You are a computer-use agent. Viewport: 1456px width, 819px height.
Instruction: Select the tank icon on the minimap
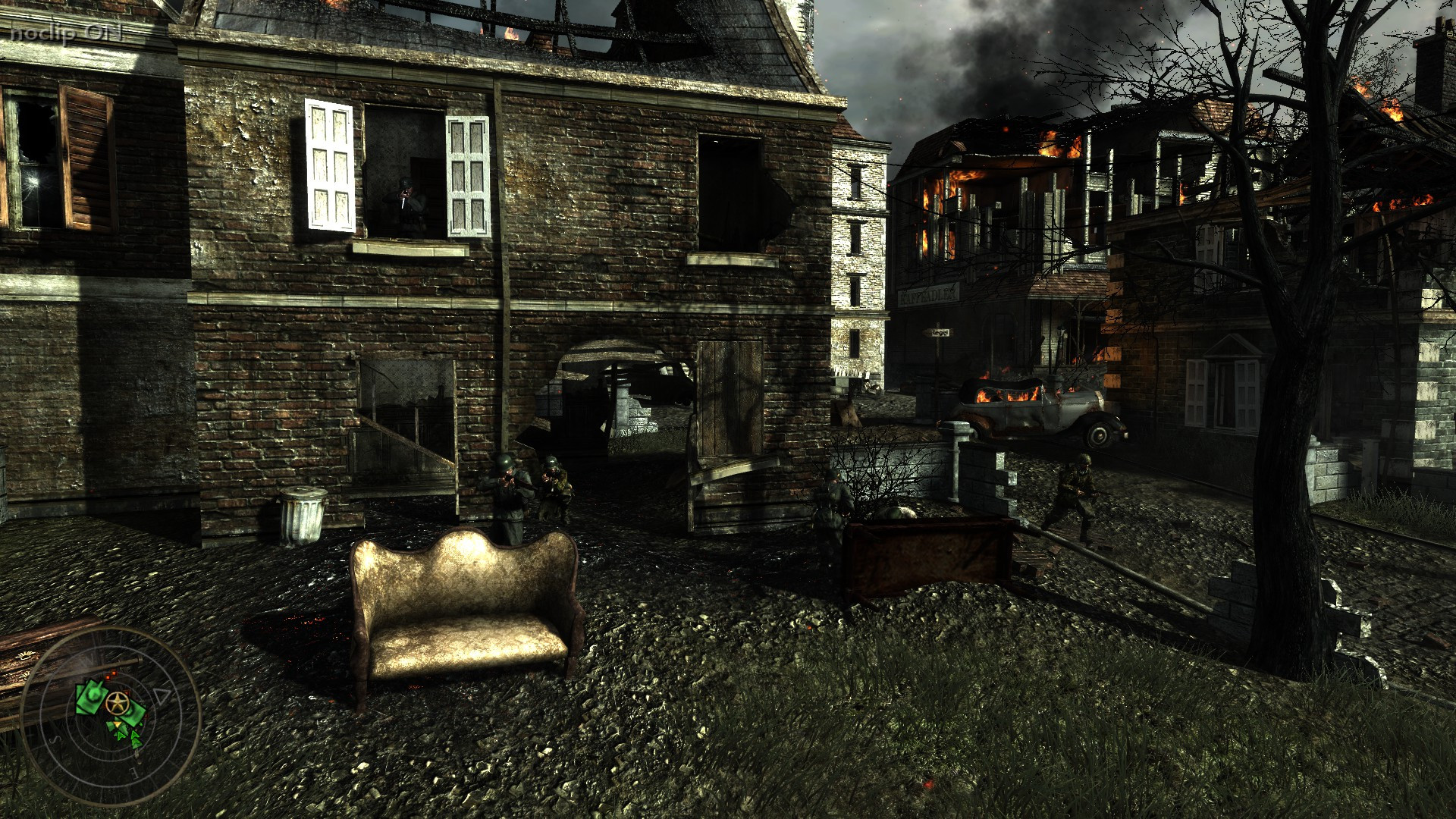click(x=93, y=696)
